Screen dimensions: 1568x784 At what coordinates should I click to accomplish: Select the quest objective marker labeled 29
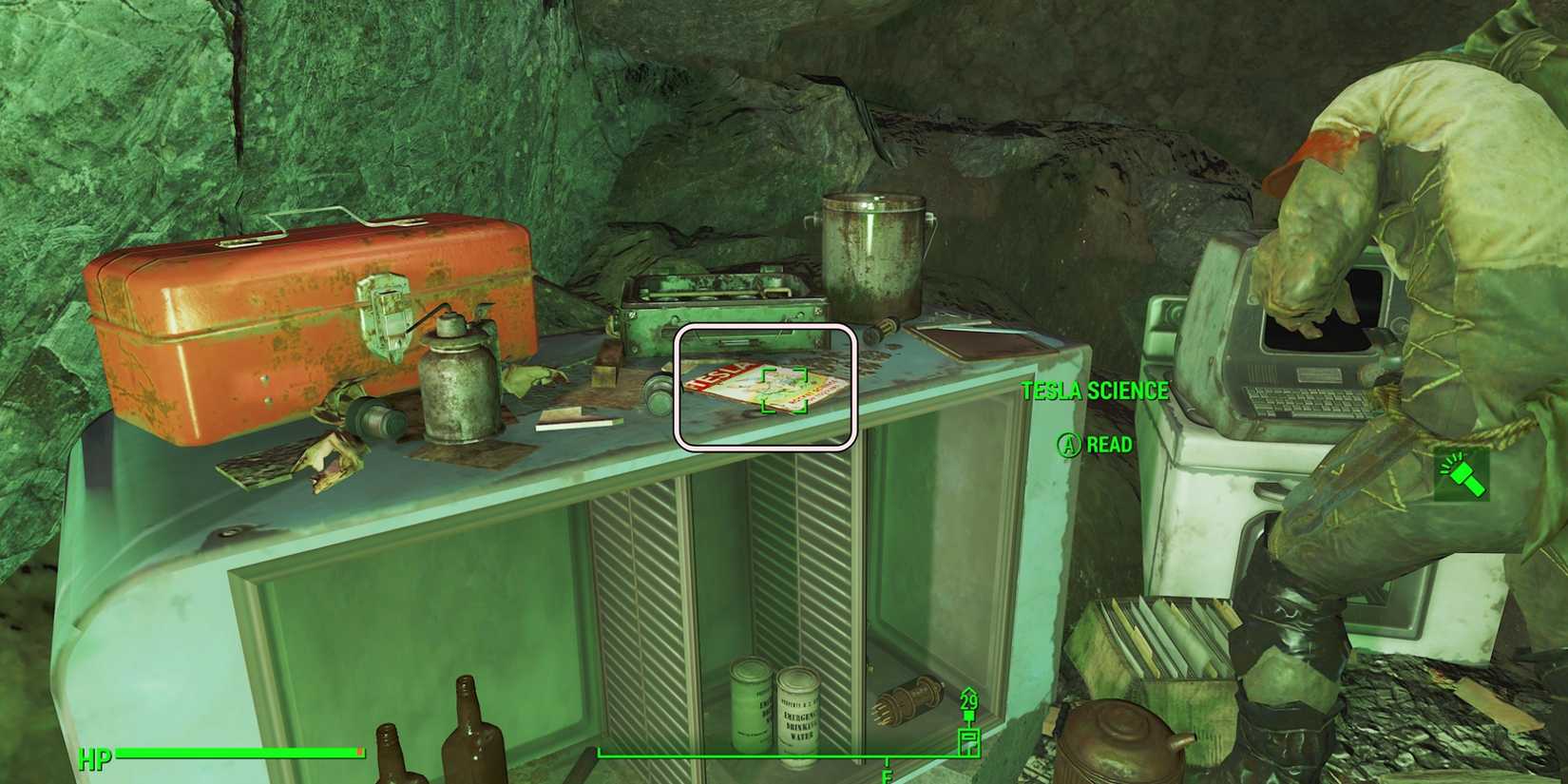(x=968, y=704)
